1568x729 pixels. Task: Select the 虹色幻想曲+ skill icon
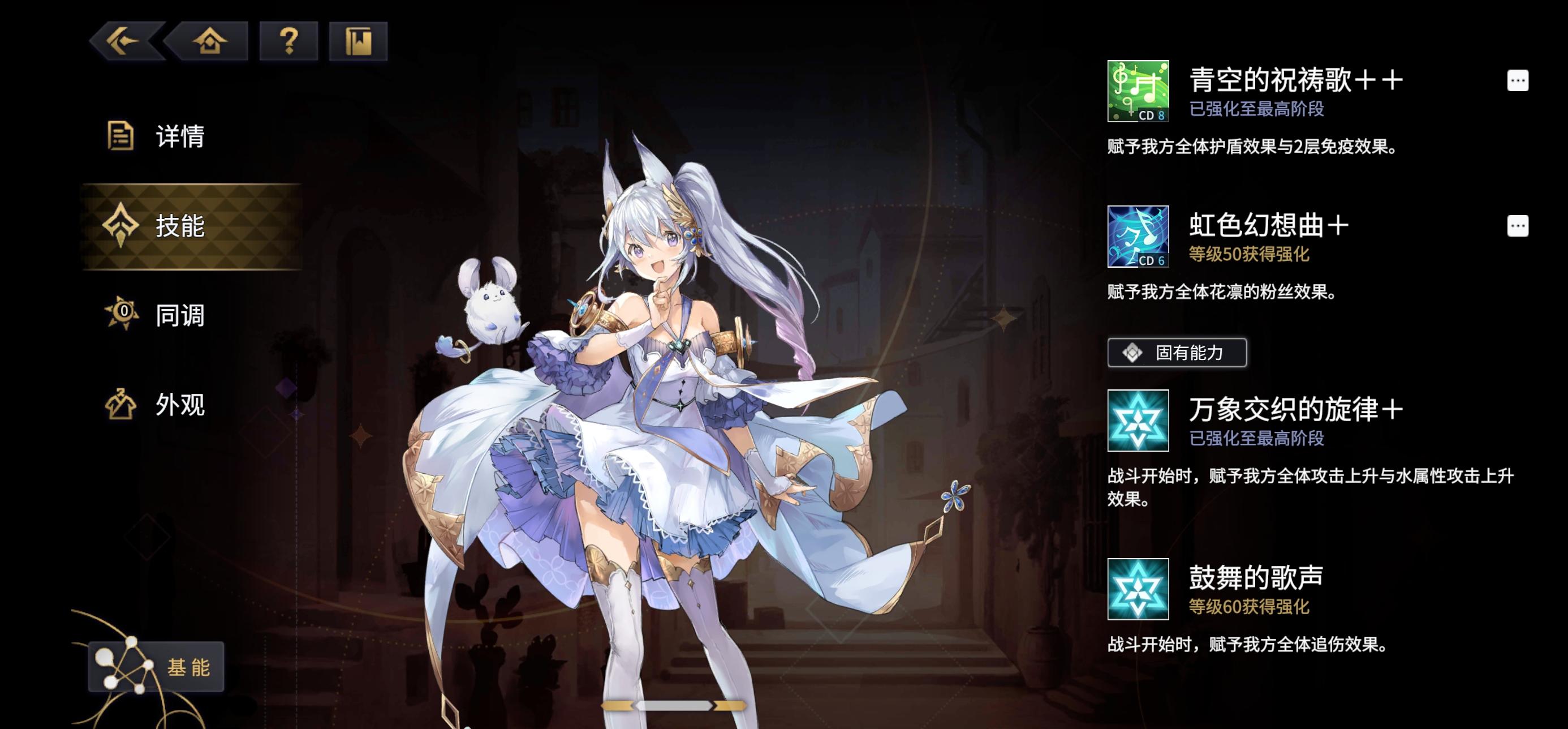coord(1137,237)
